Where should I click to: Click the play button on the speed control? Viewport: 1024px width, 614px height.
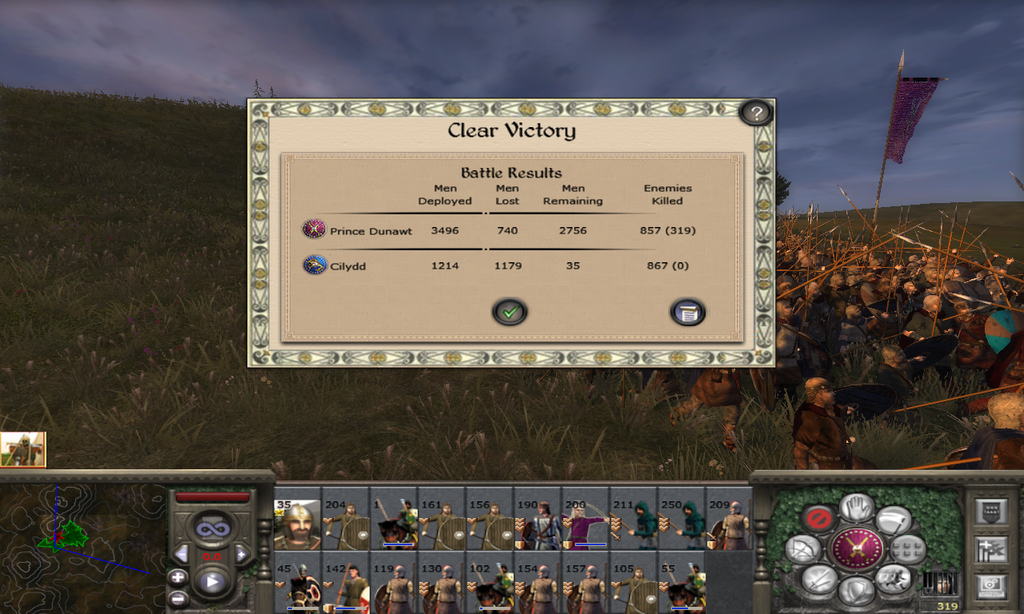tap(212, 581)
